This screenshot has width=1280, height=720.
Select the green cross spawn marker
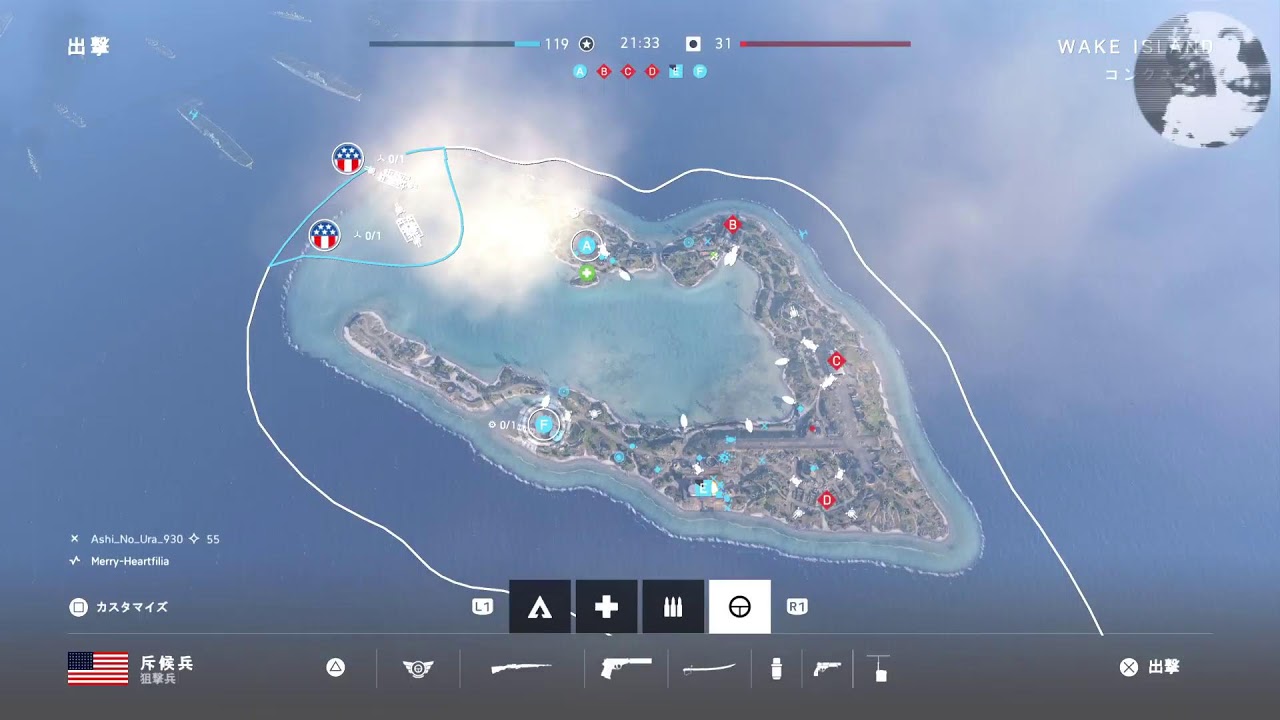(x=587, y=272)
